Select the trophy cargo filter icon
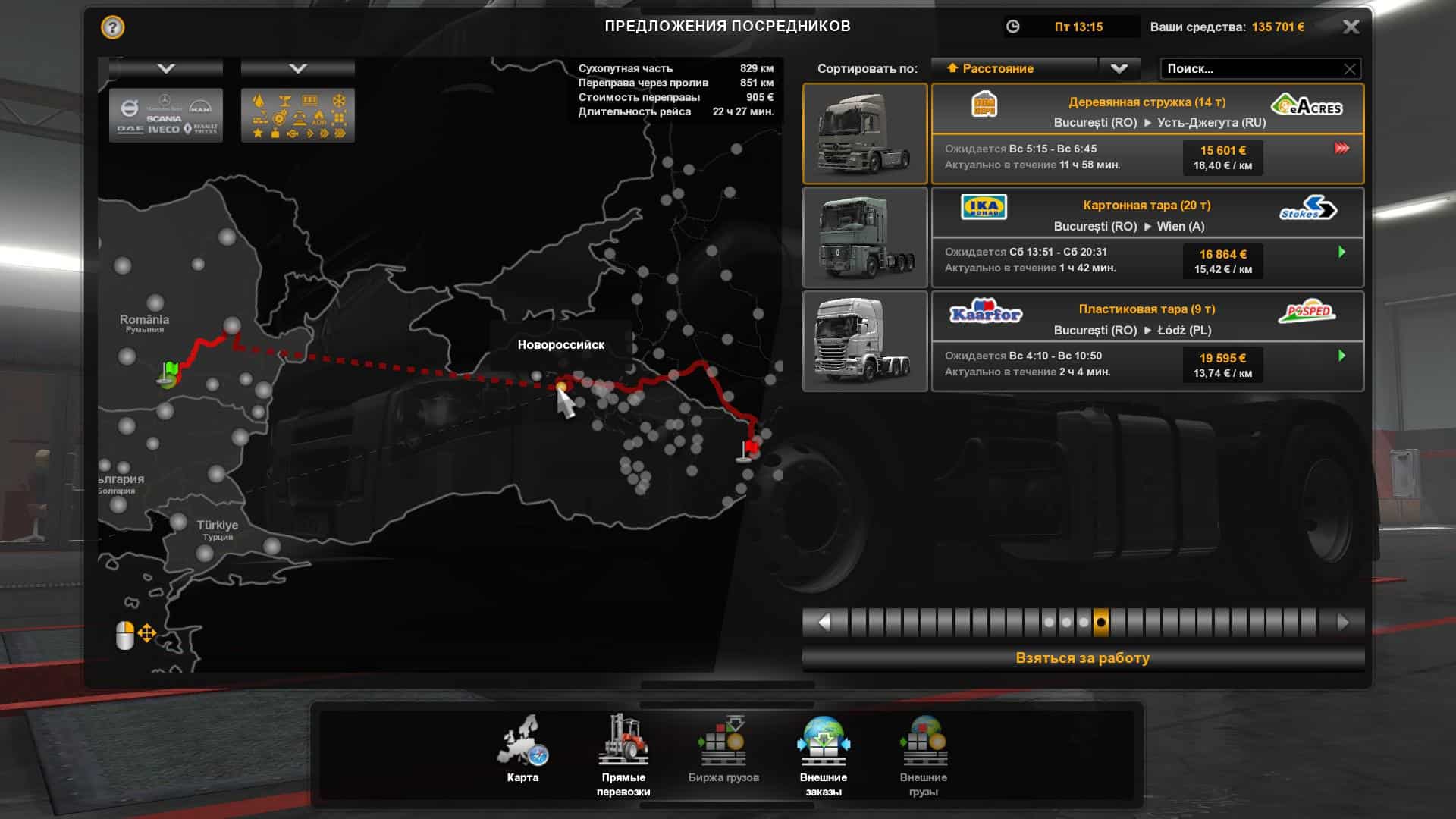 tap(286, 99)
